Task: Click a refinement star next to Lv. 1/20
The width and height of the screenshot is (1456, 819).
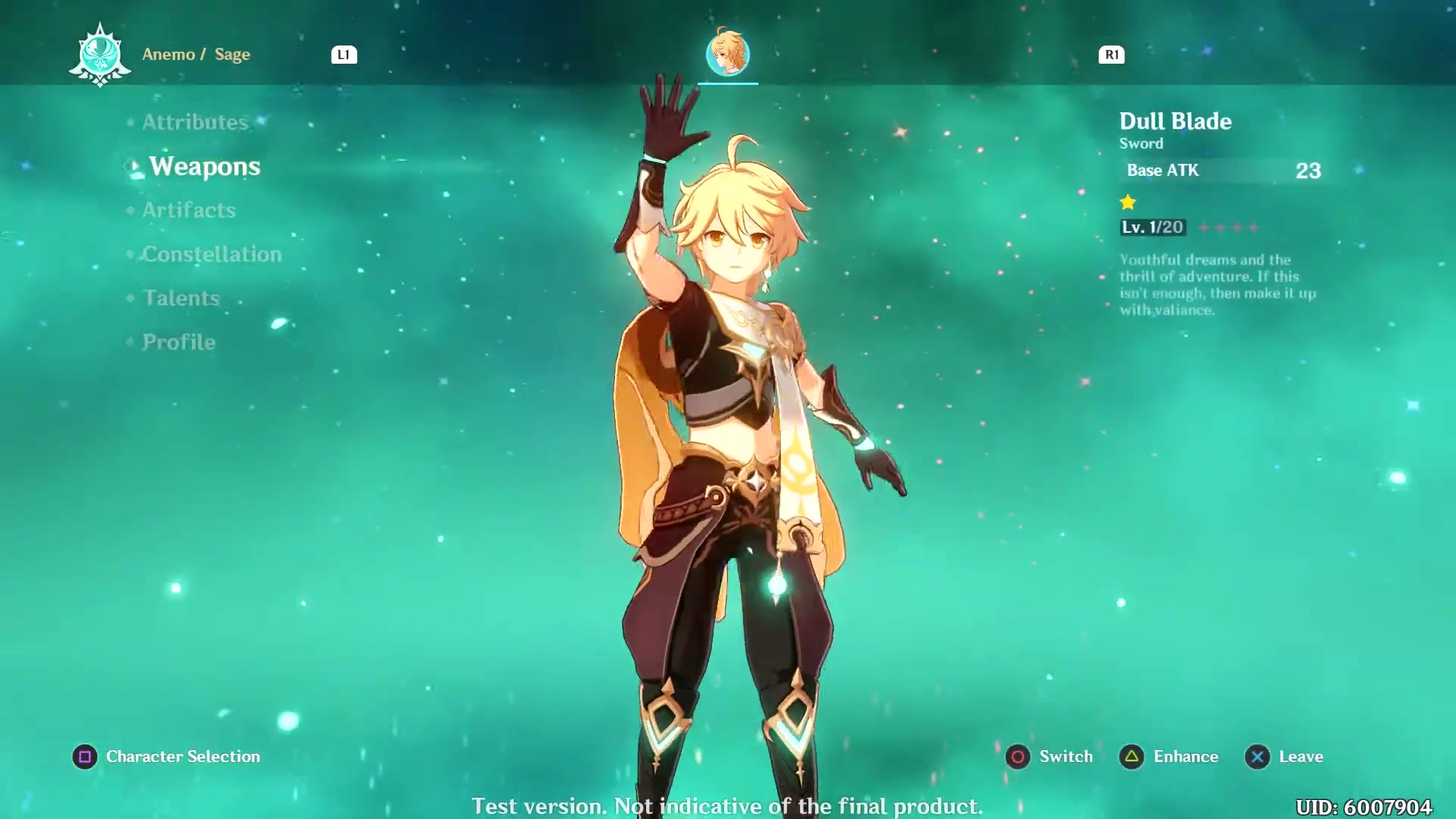Action: [x=1206, y=227]
